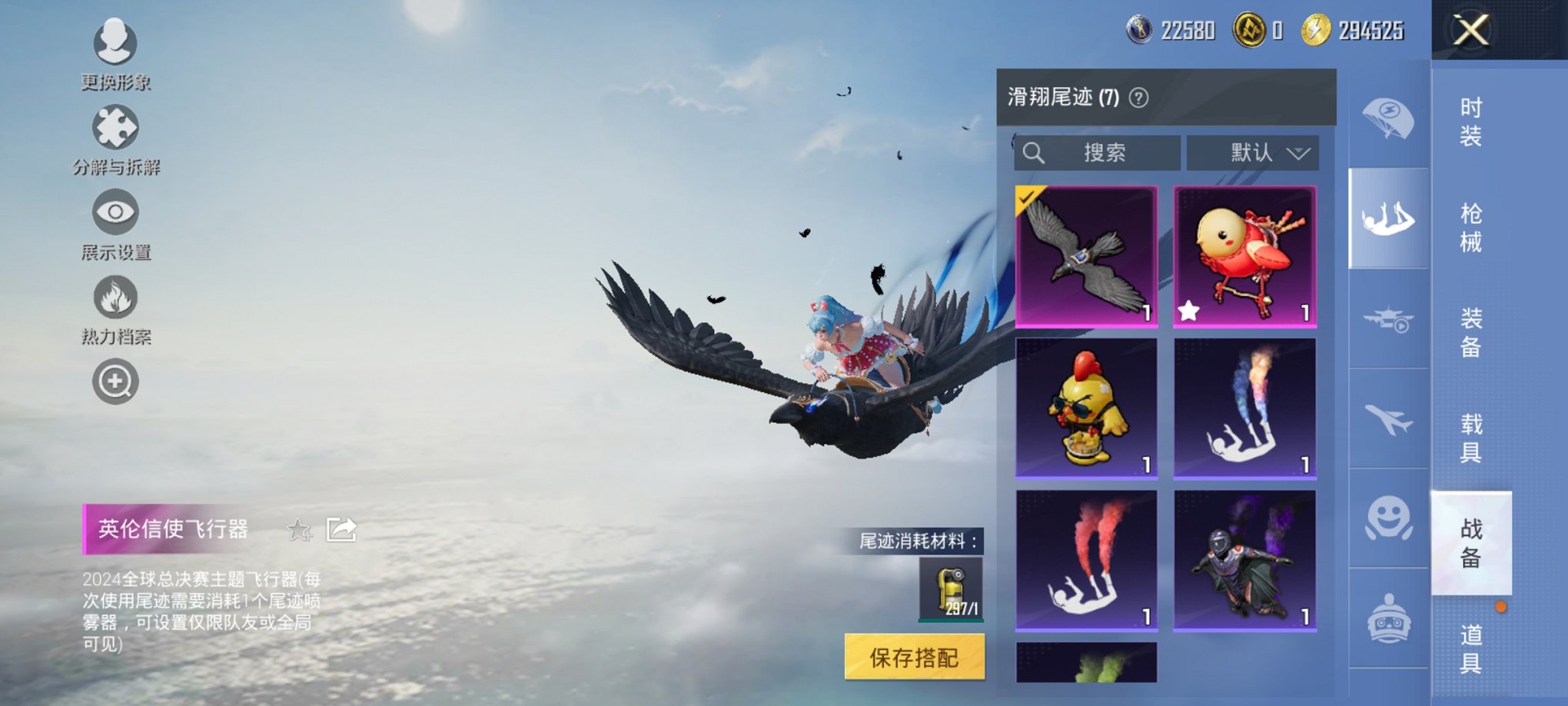View the 热力档案 heat profile

114,298
